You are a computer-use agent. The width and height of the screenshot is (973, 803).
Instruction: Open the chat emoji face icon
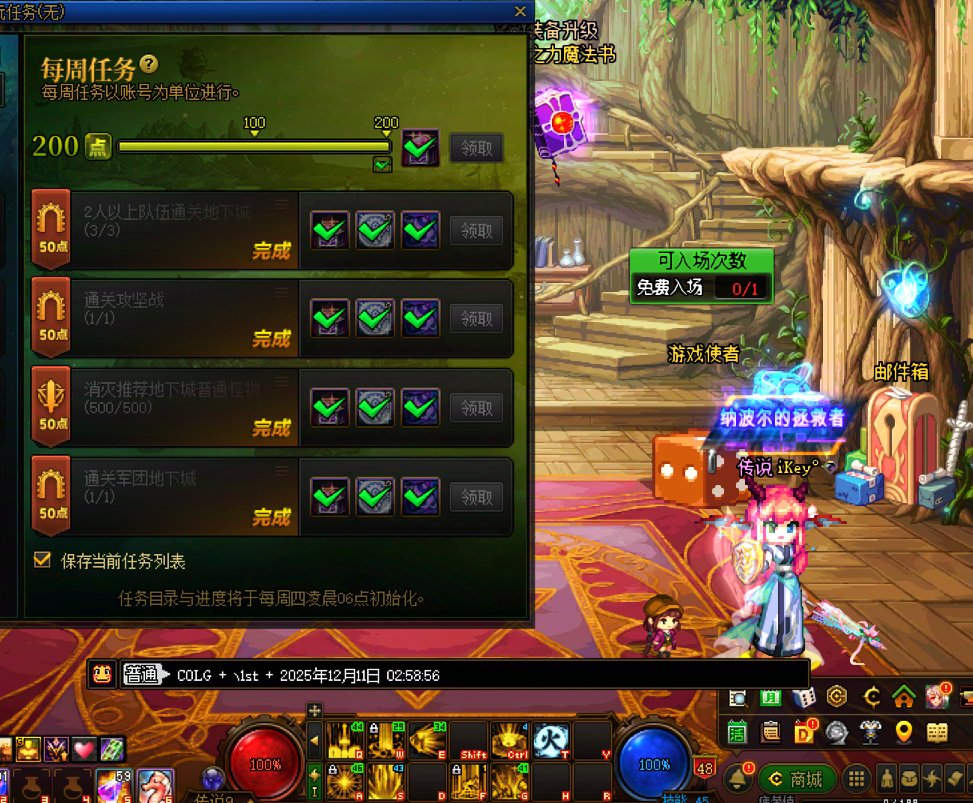(102, 674)
